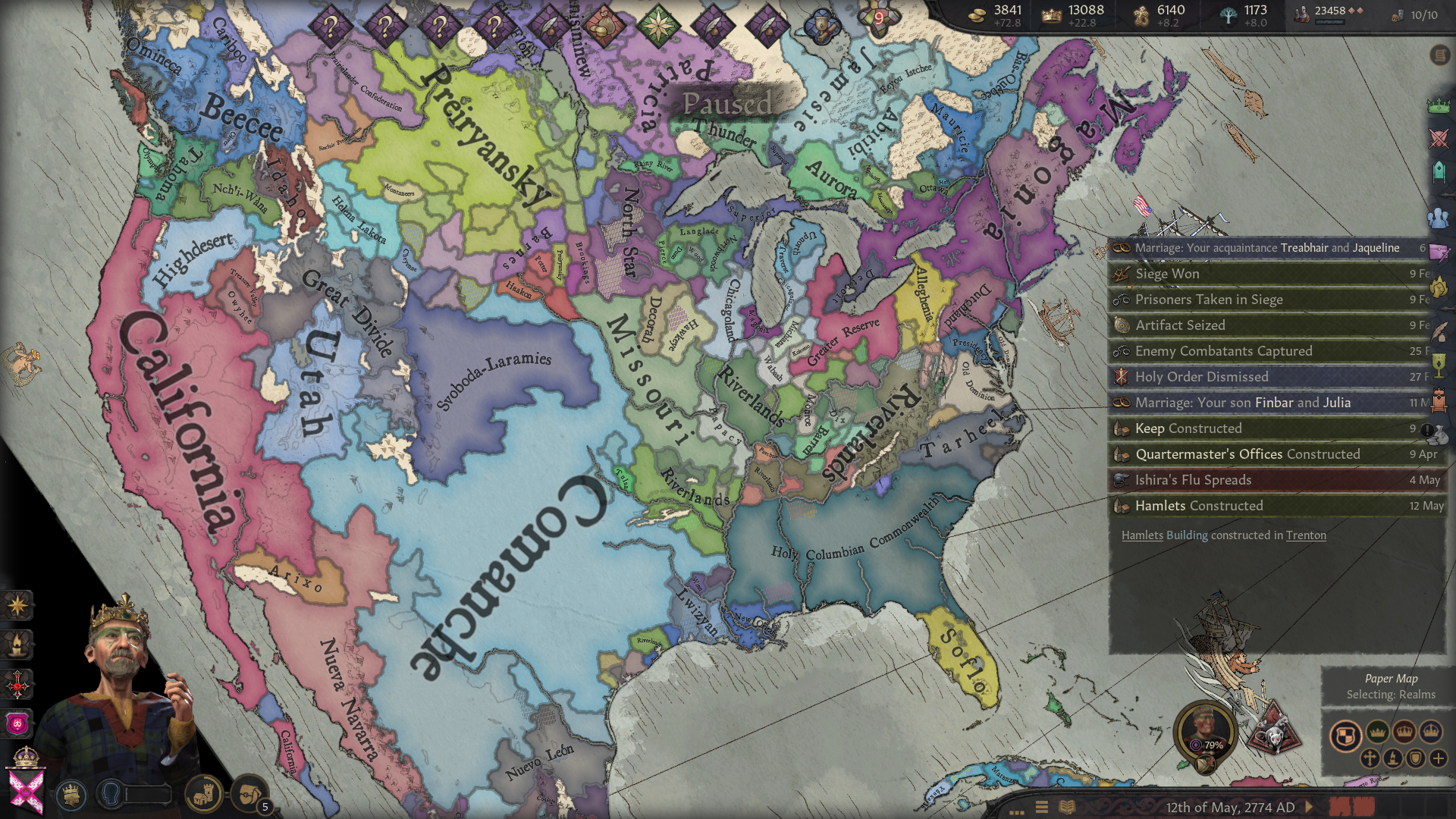
Task: Click the Hamlets building link
Action: point(1142,535)
